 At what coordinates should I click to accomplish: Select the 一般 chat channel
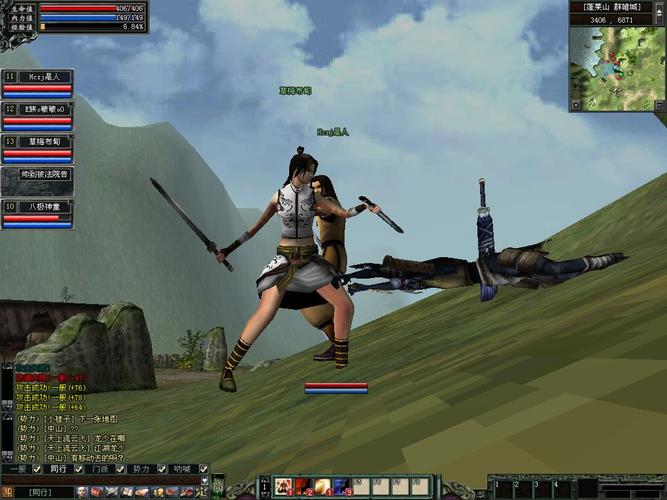tap(16, 468)
